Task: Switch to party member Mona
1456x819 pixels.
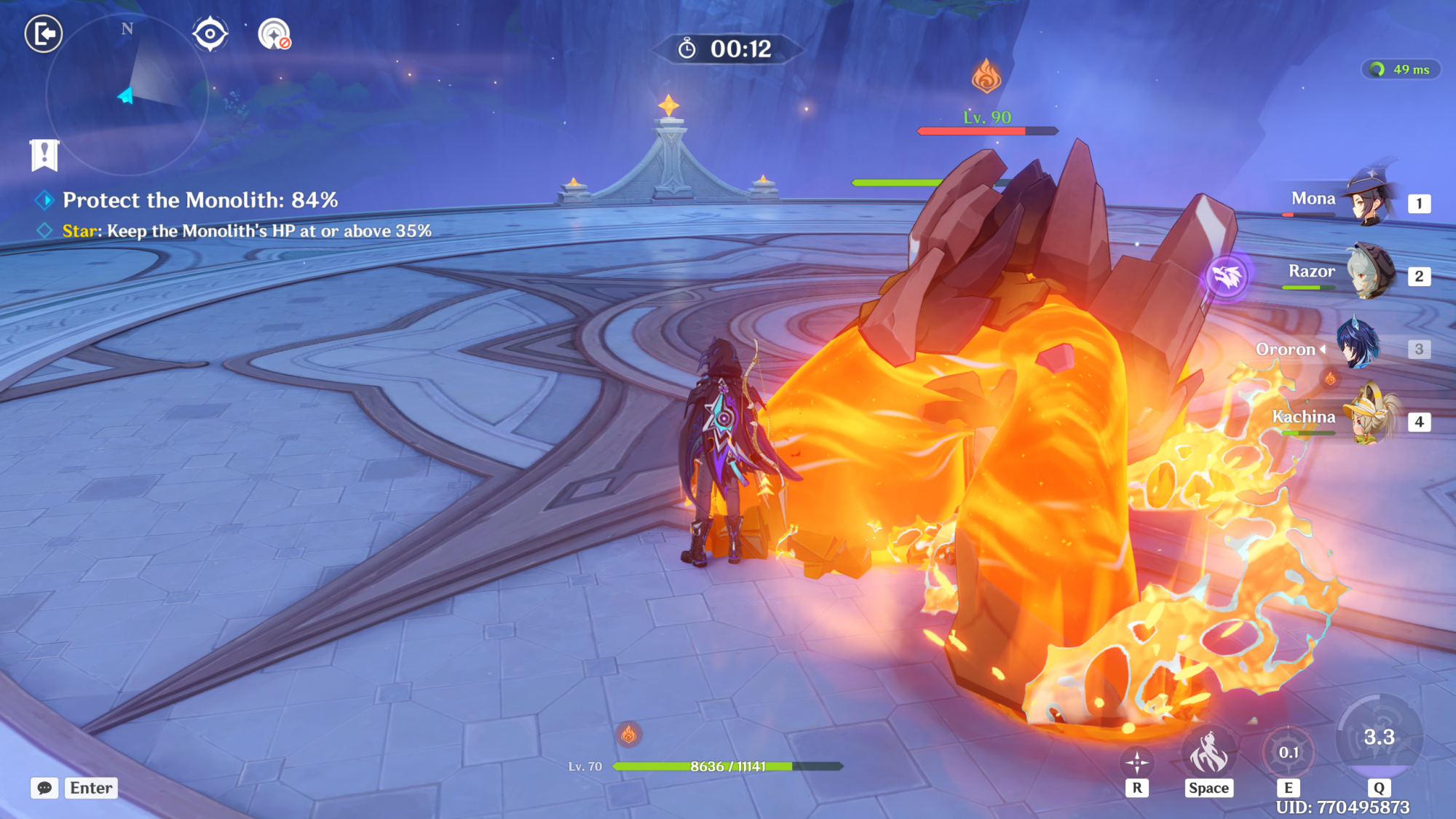Action: pyautogui.click(x=1369, y=200)
